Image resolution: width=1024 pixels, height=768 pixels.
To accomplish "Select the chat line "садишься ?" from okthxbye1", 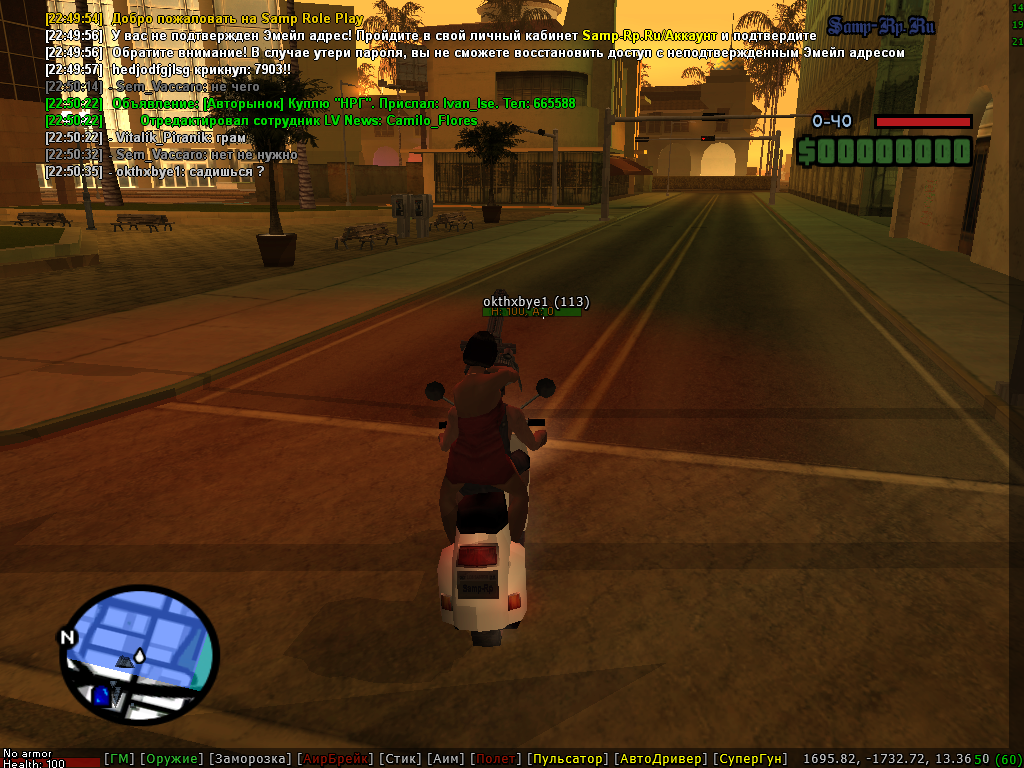I will (x=190, y=171).
